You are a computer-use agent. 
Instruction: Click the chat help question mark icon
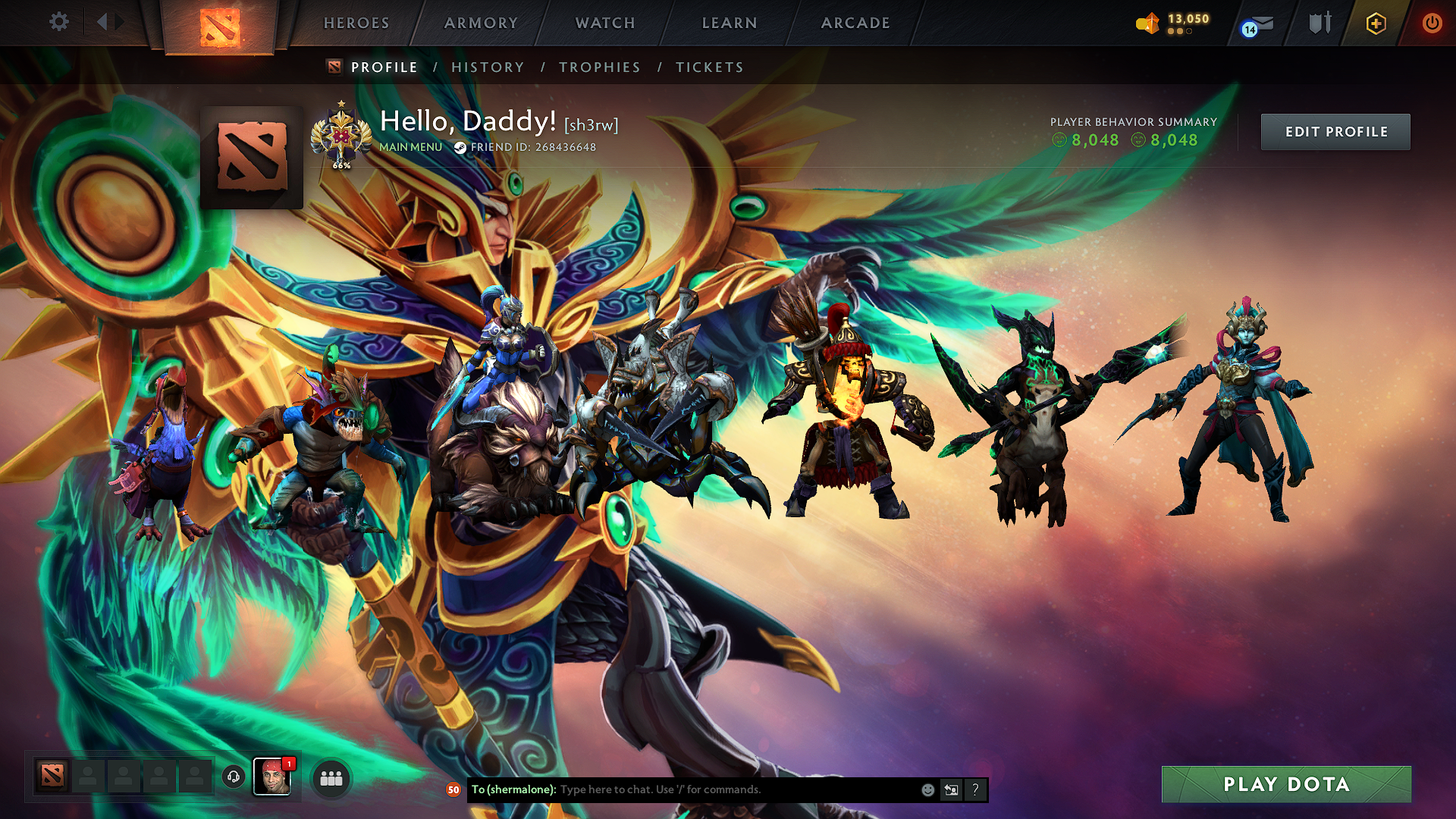point(975,789)
